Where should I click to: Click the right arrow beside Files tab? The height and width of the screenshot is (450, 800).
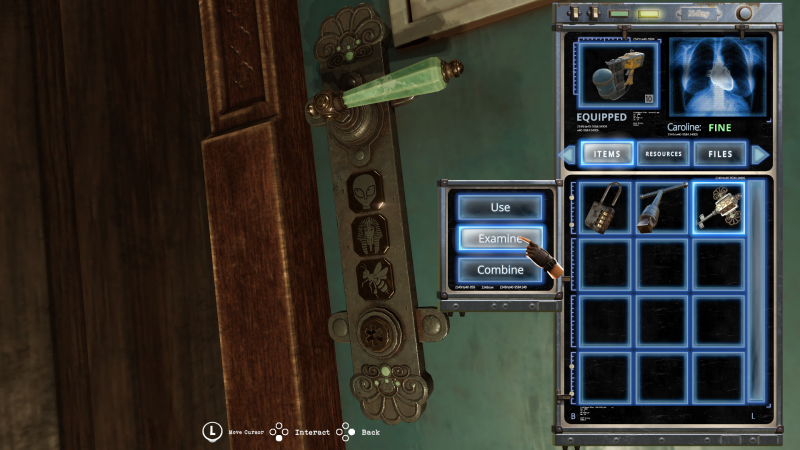point(760,154)
